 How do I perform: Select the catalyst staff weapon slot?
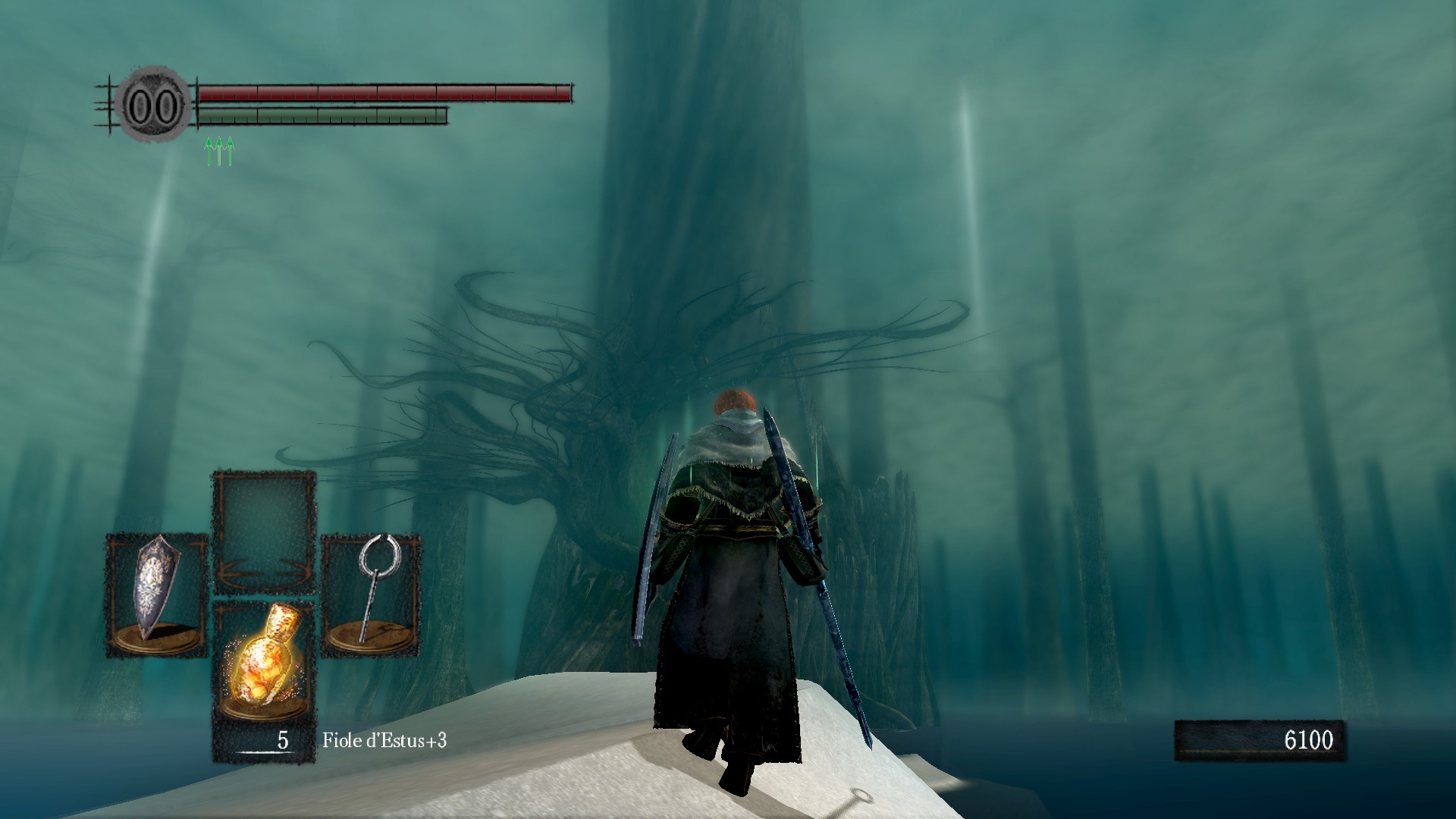[x=371, y=595]
